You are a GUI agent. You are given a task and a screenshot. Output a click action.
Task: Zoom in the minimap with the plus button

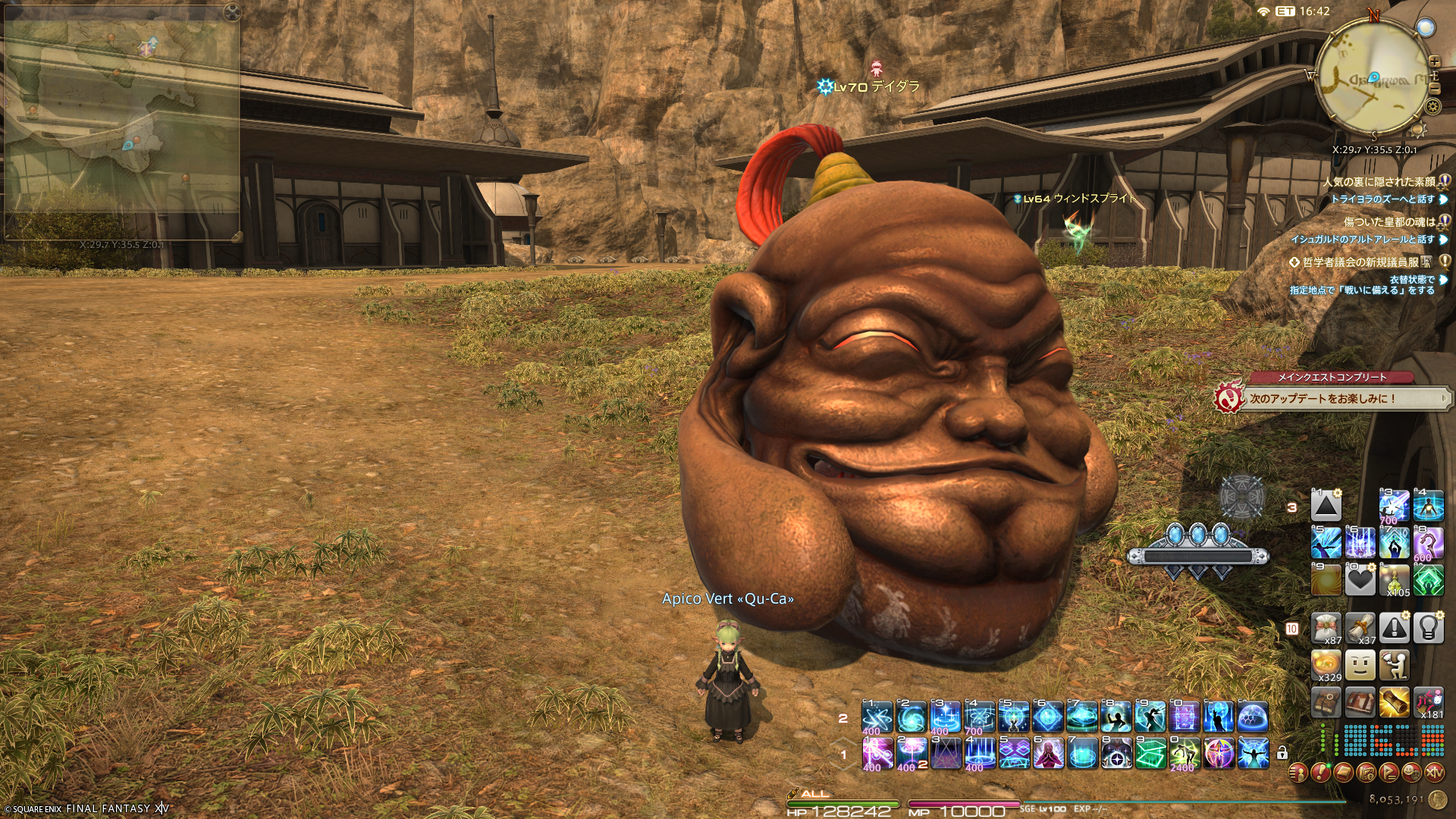(1434, 61)
